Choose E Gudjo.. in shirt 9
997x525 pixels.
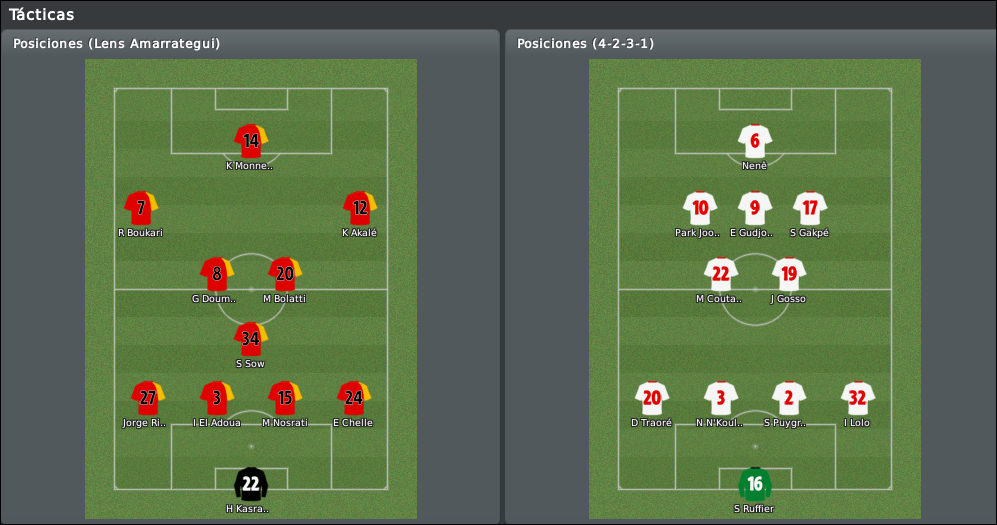[755, 208]
